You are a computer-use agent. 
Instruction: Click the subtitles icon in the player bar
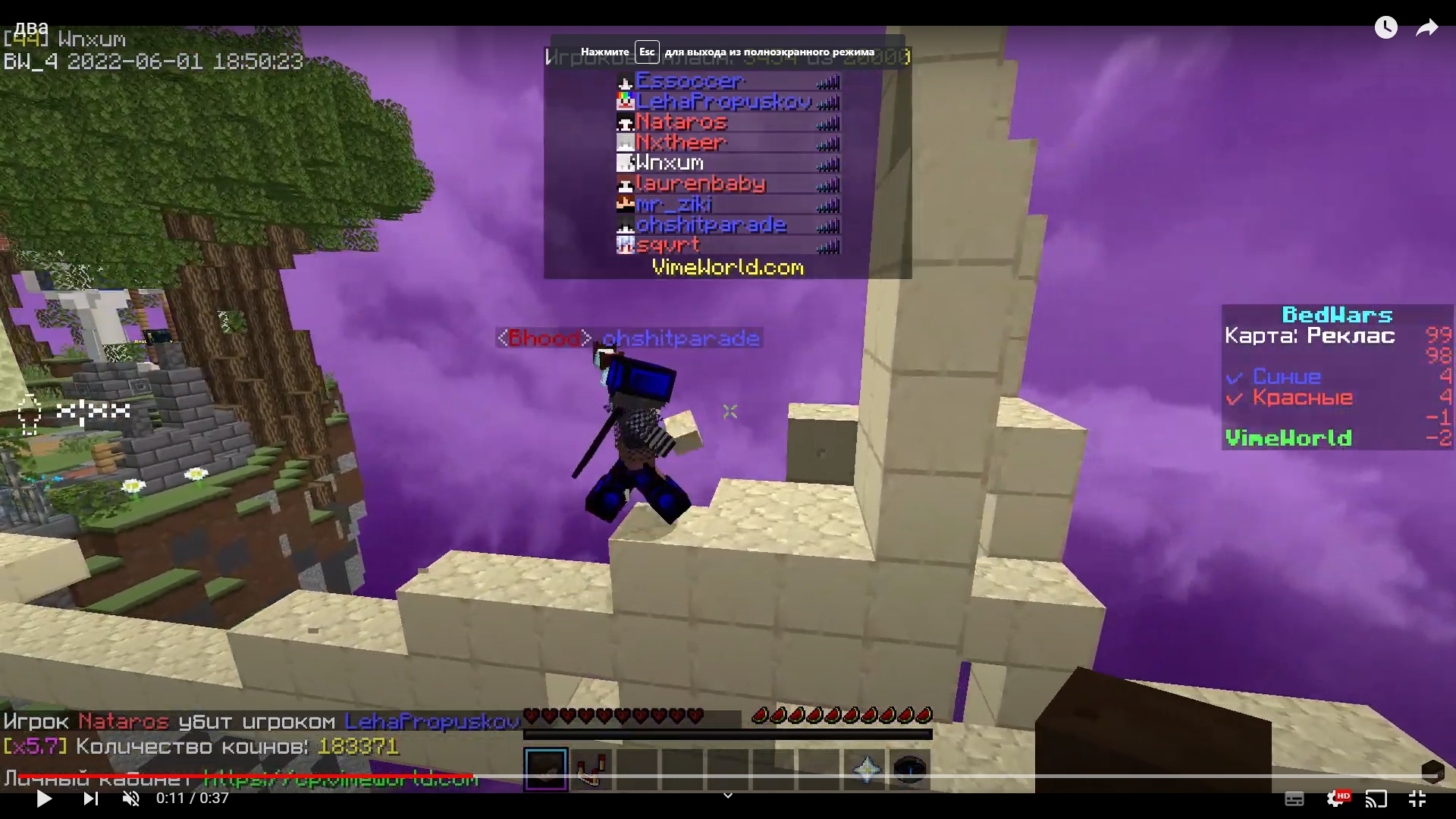point(1296,799)
